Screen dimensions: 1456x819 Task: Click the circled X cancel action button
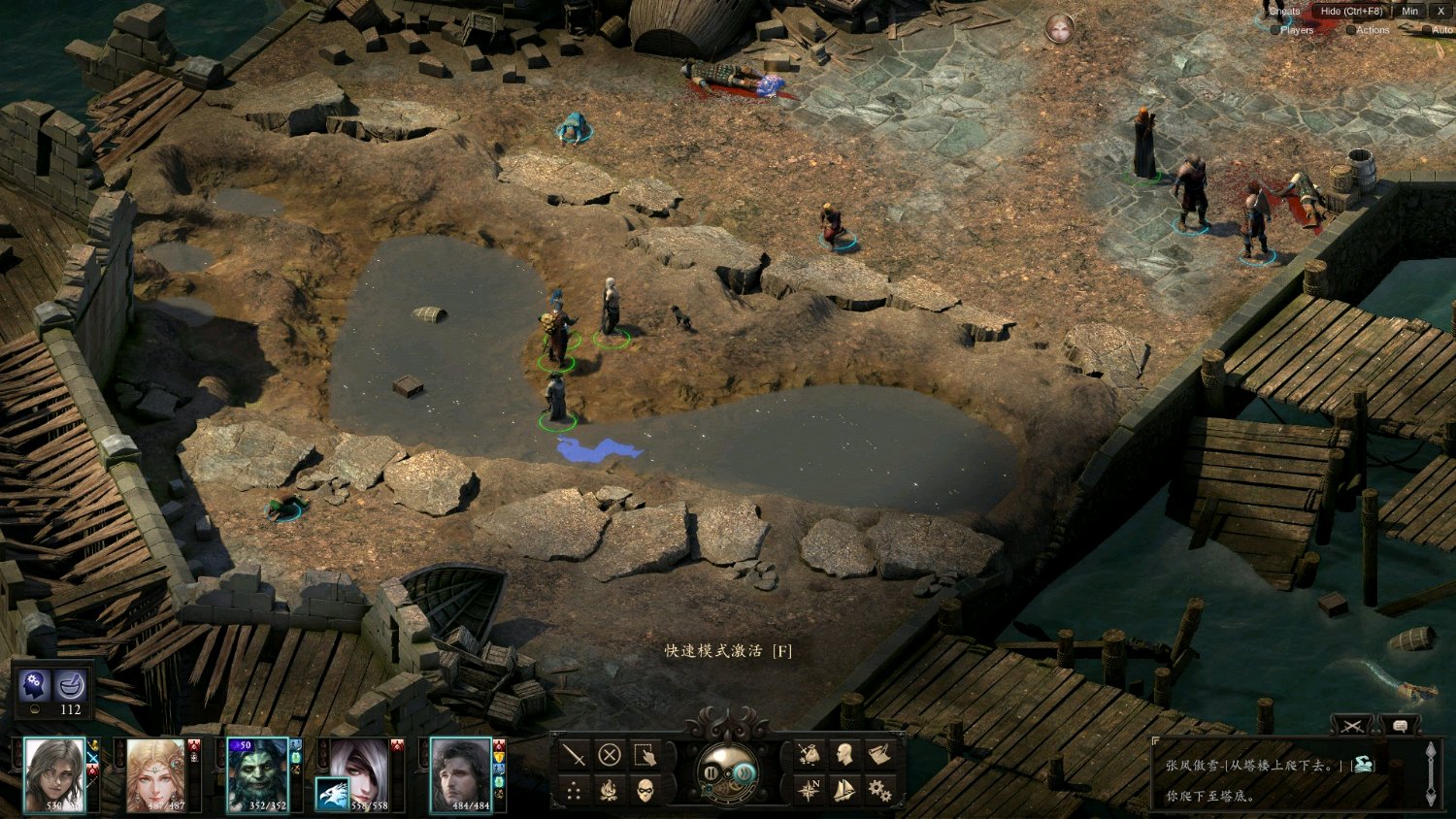610,754
